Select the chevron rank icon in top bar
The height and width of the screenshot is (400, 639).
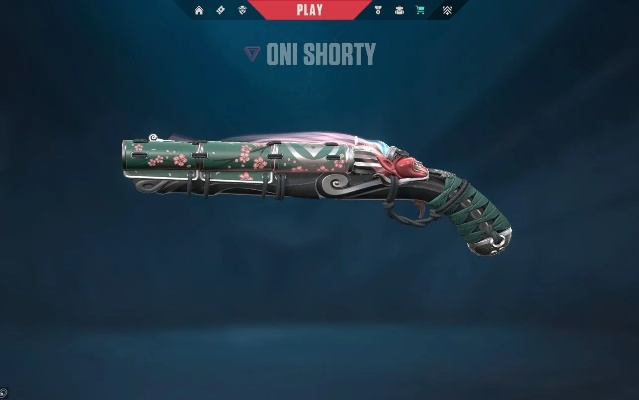tap(447, 10)
